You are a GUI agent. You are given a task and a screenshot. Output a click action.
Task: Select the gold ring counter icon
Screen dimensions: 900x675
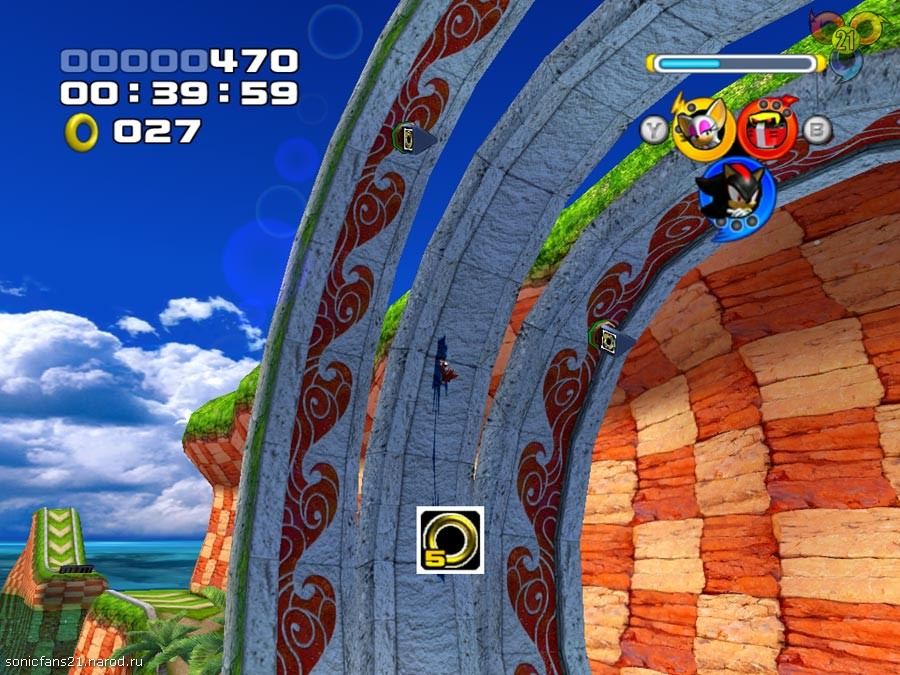click(x=81, y=131)
